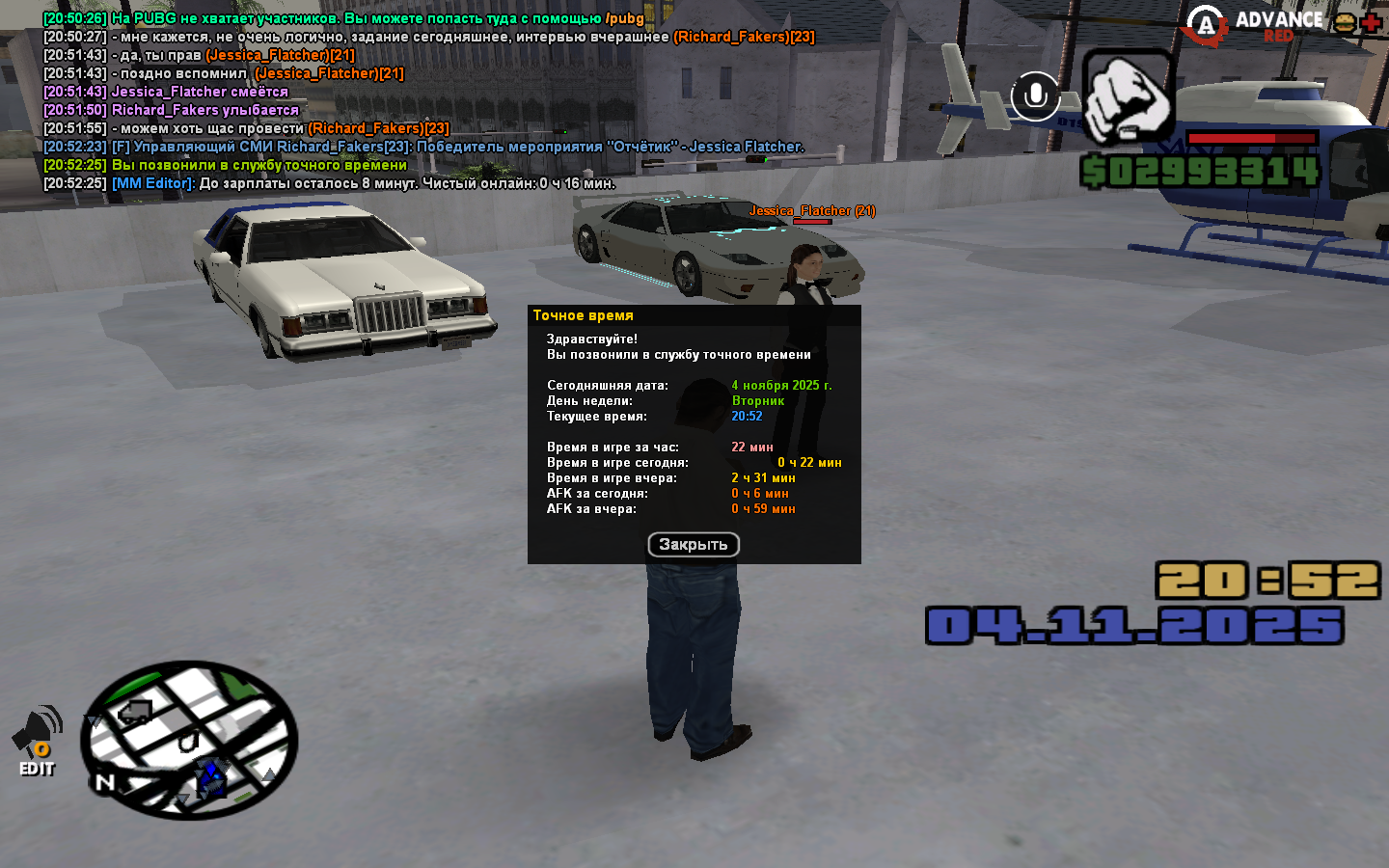This screenshot has width=1389, height=868.
Task: Click the Advance RED server logo
Action: pyautogui.click(x=1256, y=26)
